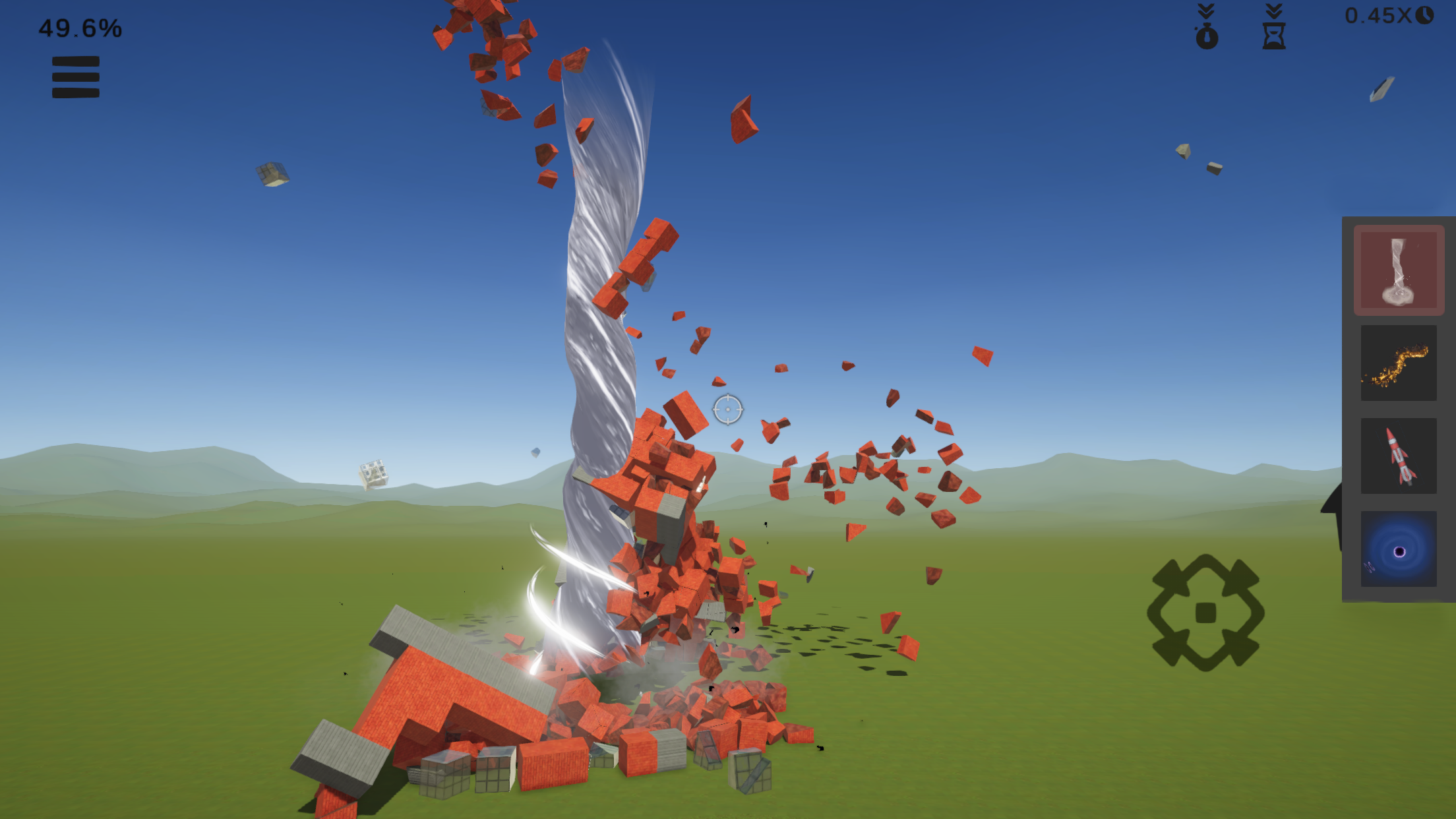This screenshot has width=1456, height=819.
Task: Click the stopwatch slow-down icon
Action: (1207, 38)
